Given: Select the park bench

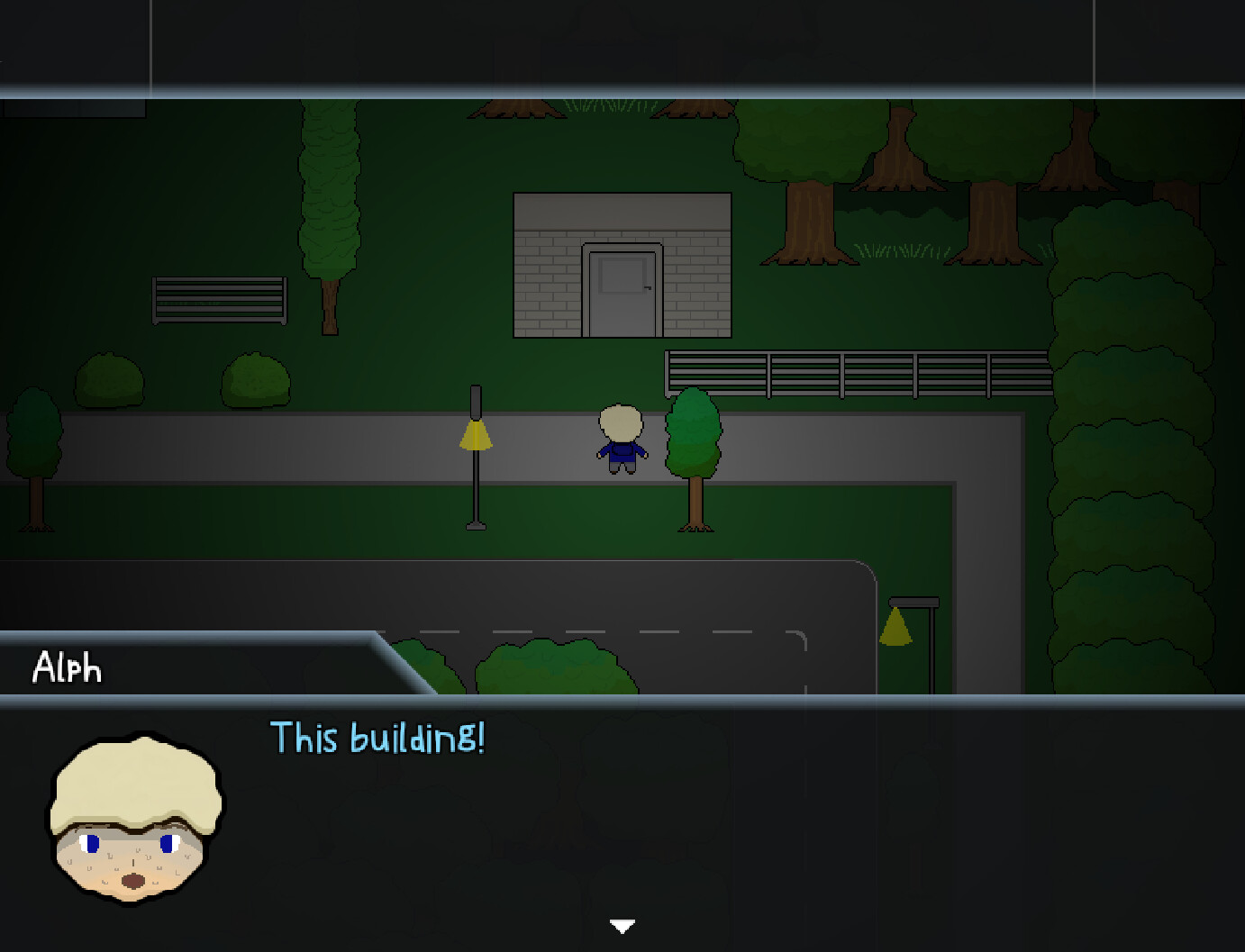Looking at the screenshot, I should [219, 300].
